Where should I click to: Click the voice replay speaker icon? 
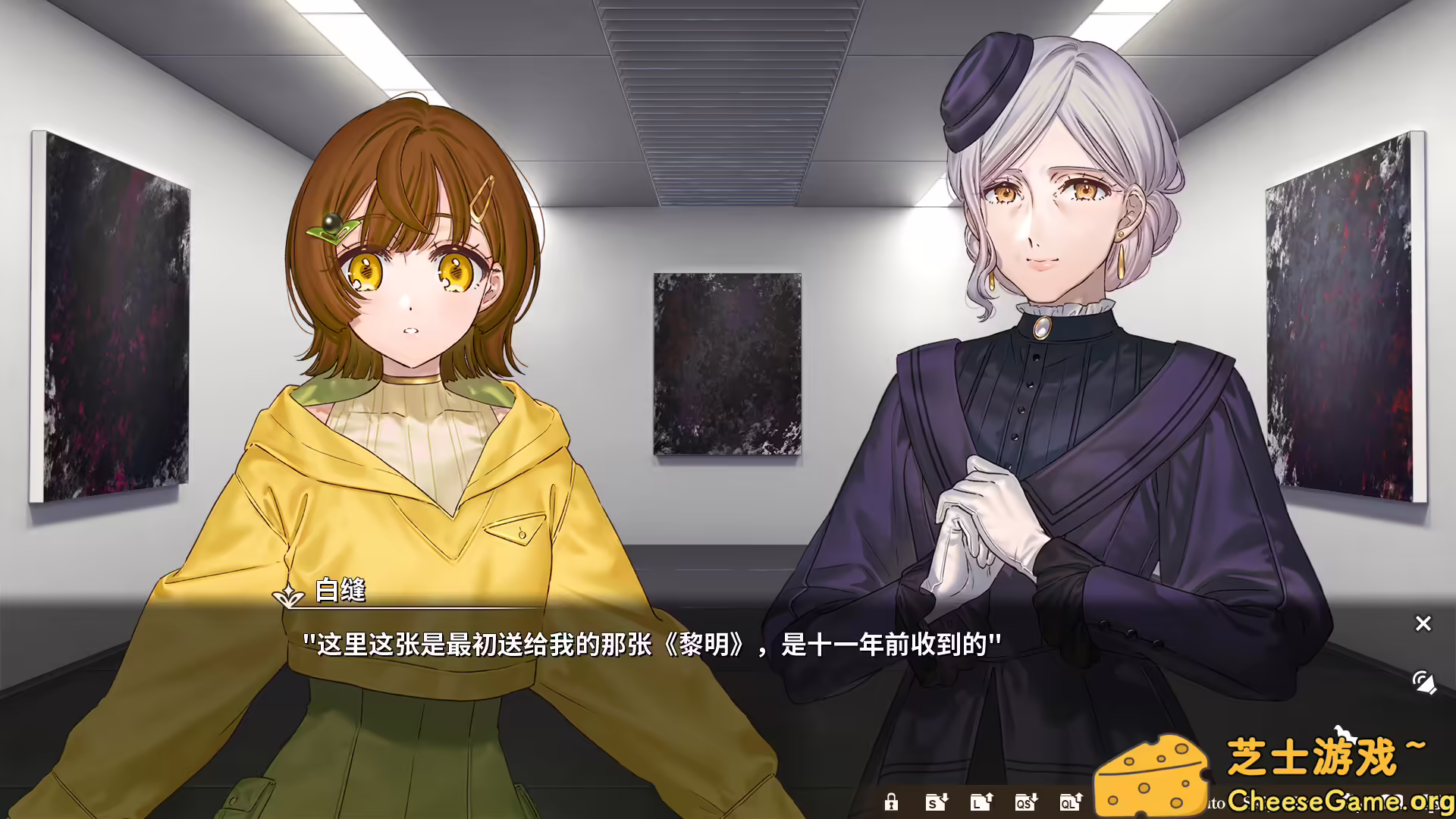point(1424,680)
